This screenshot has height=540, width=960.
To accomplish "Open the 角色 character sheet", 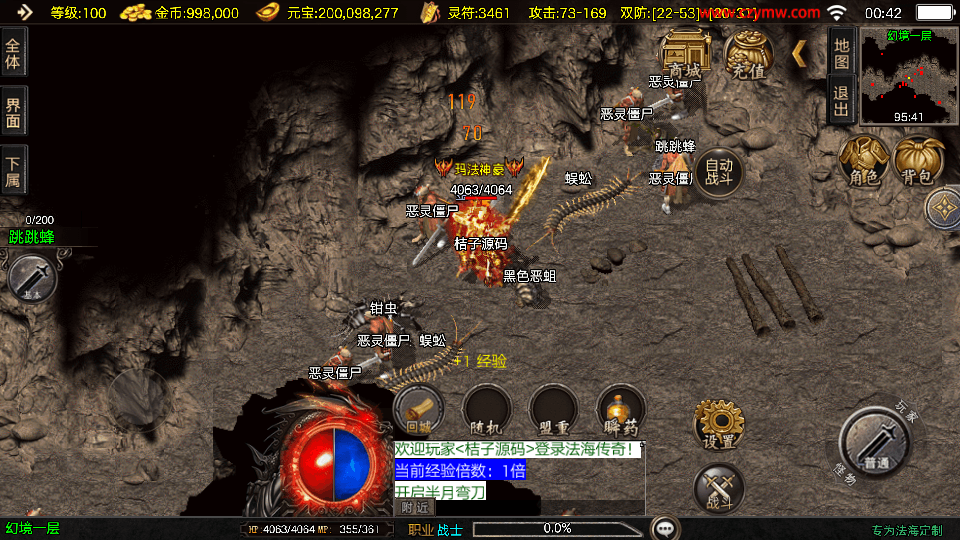I will pyautogui.click(x=864, y=161).
